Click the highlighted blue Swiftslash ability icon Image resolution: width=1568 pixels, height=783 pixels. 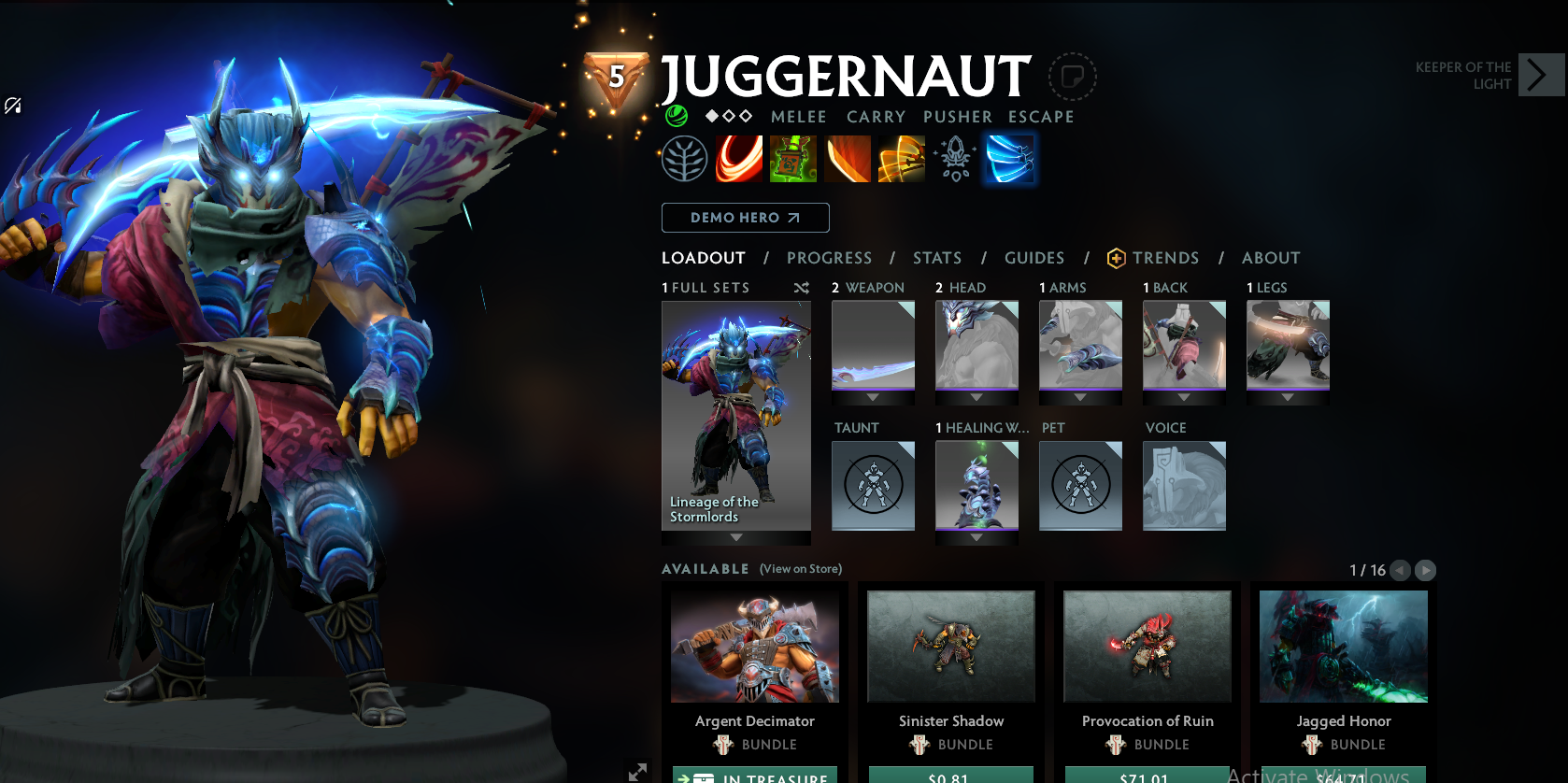(1010, 159)
